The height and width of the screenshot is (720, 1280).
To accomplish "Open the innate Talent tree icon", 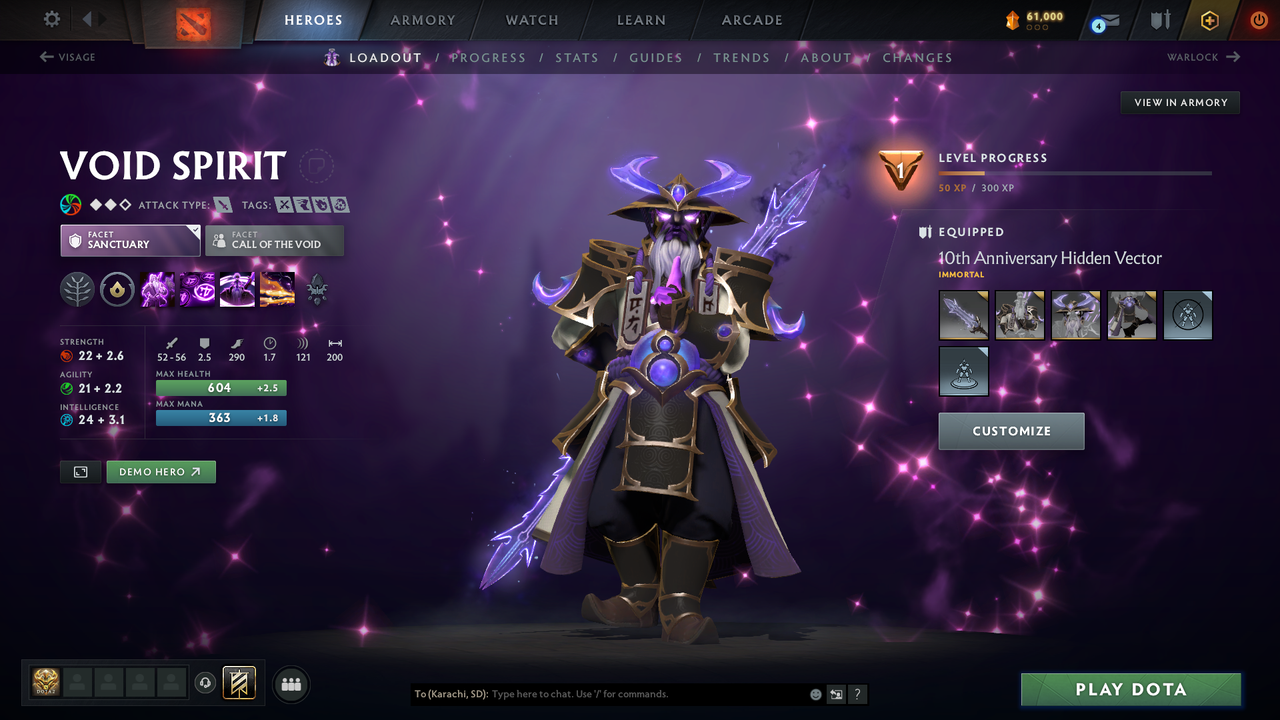I will point(77,290).
